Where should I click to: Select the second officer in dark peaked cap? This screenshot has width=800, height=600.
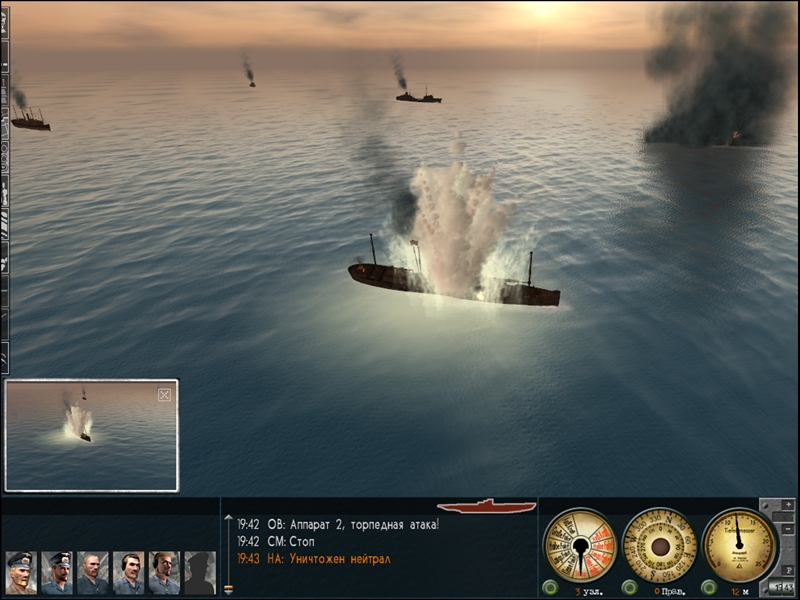coord(56,573)
